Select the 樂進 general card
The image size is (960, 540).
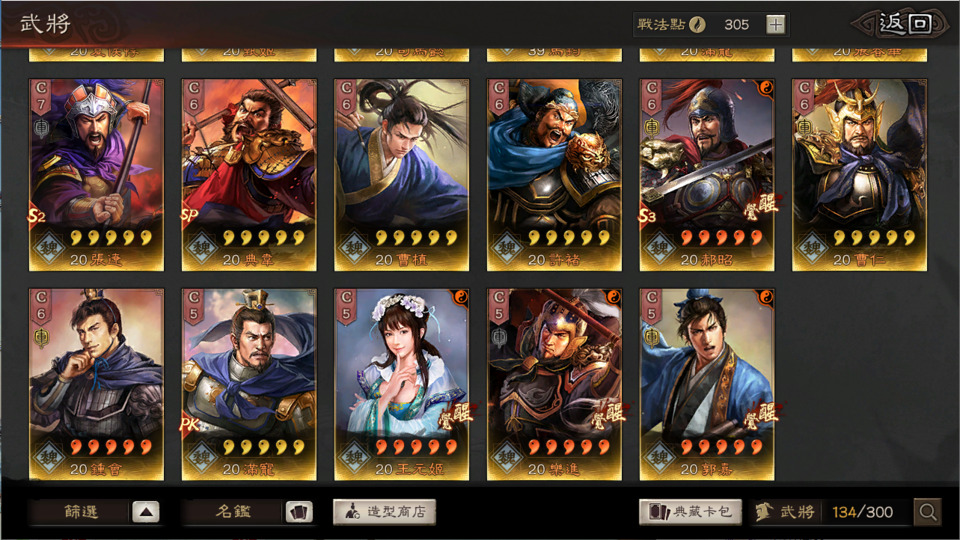point(554,384)
